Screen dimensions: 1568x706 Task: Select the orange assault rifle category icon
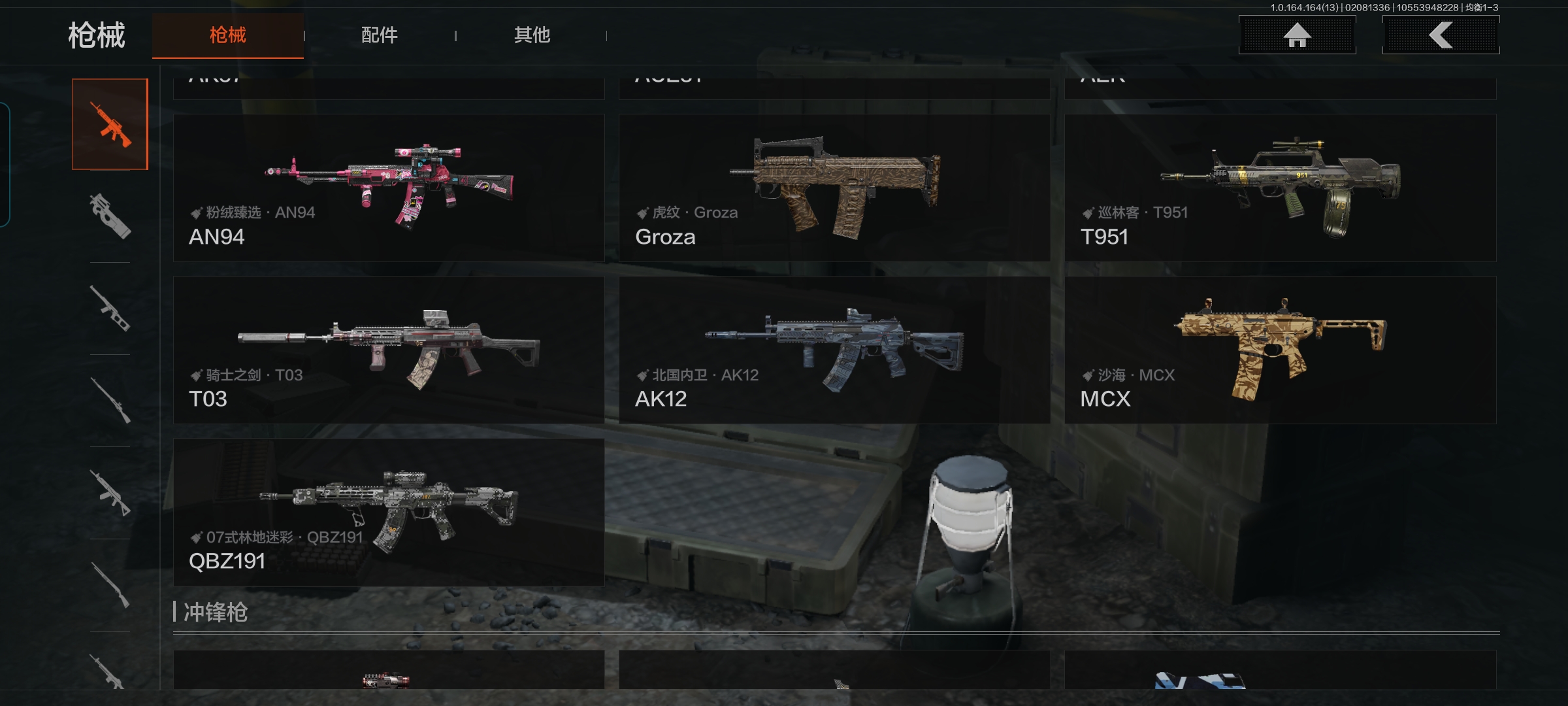pyautogui.click(x=110, y=124)
